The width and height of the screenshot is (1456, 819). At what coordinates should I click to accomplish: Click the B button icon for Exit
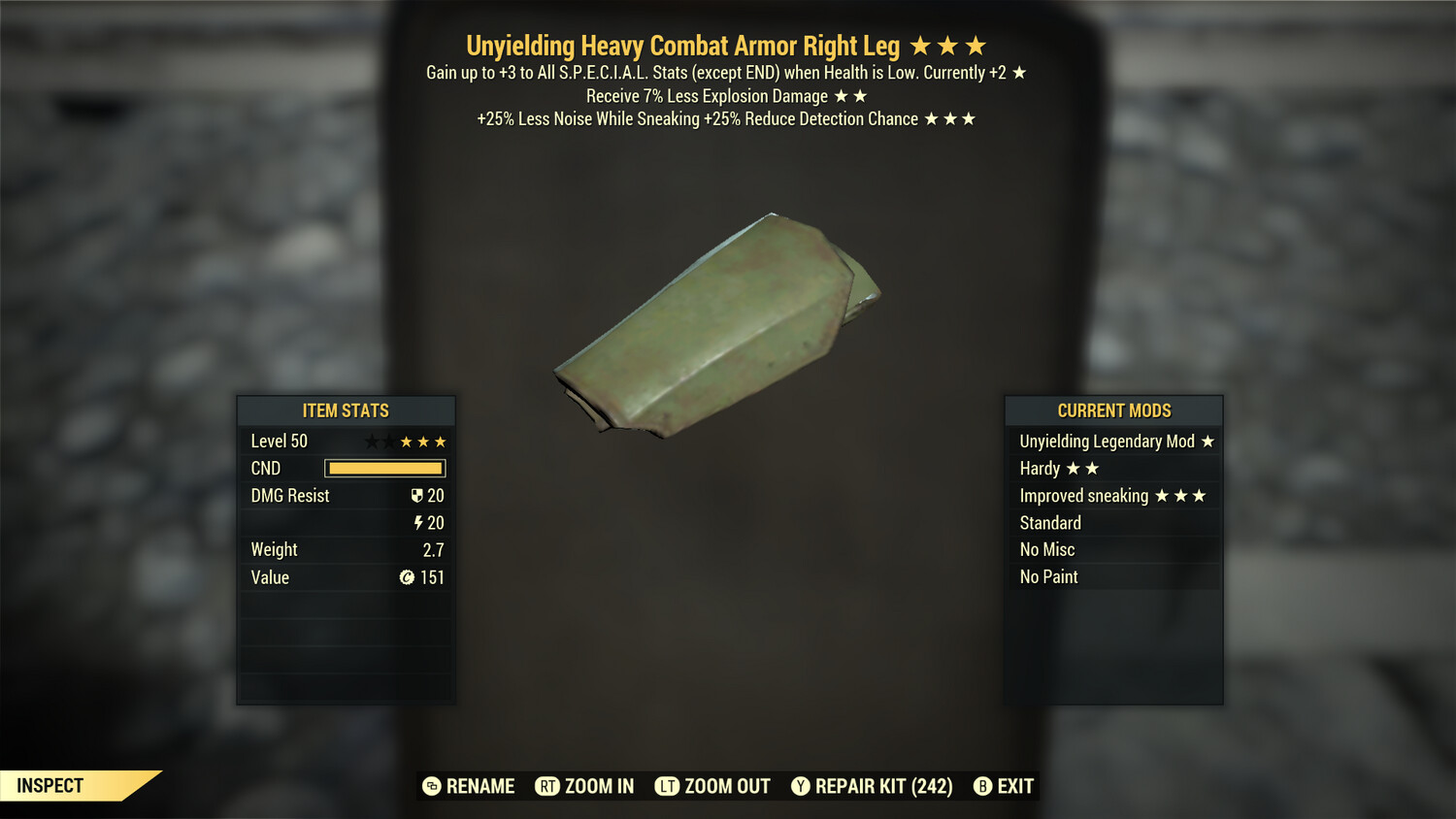983,786
